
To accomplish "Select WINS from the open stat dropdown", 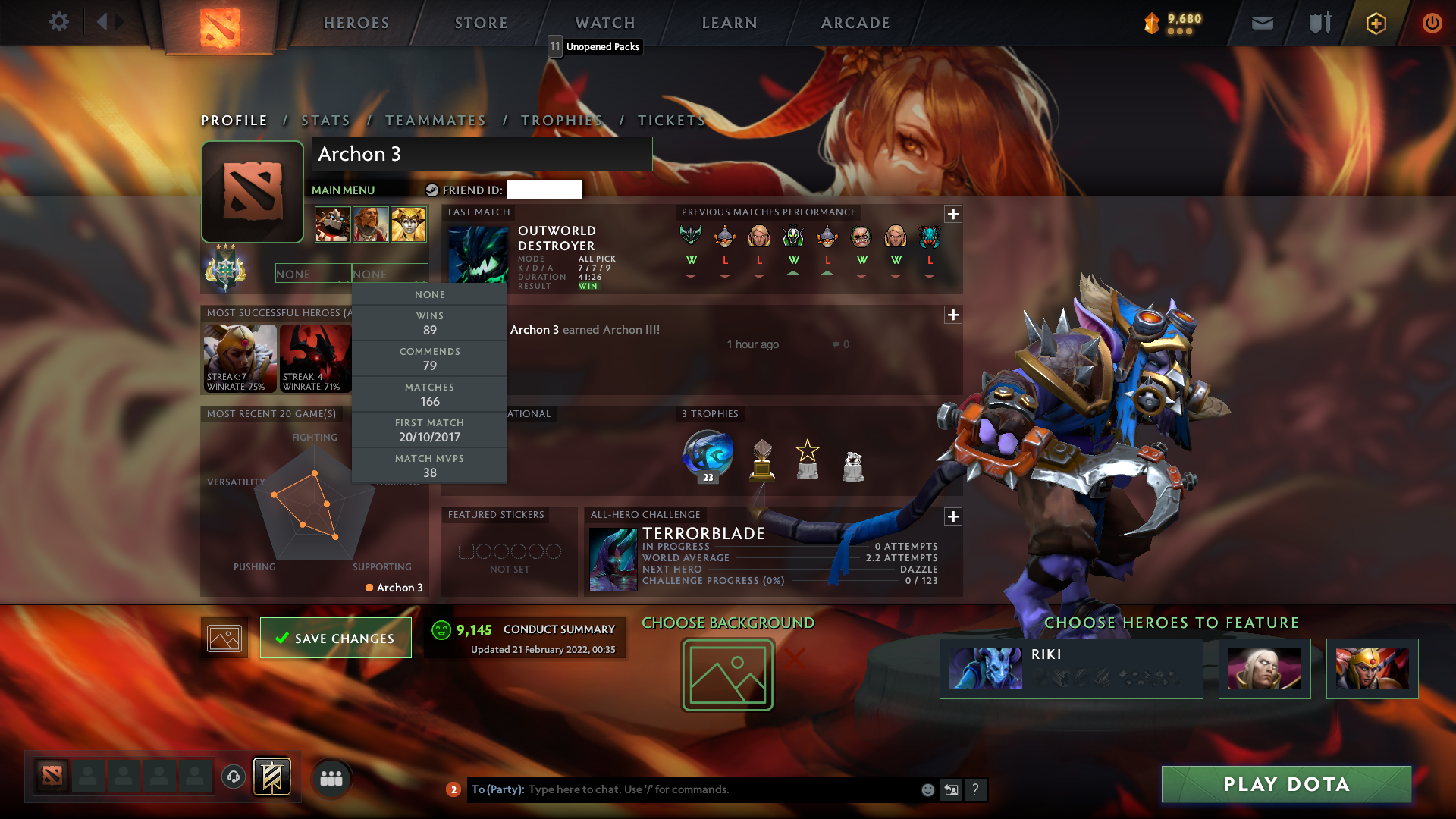I will pyautogui.click(x=429, y=322).
